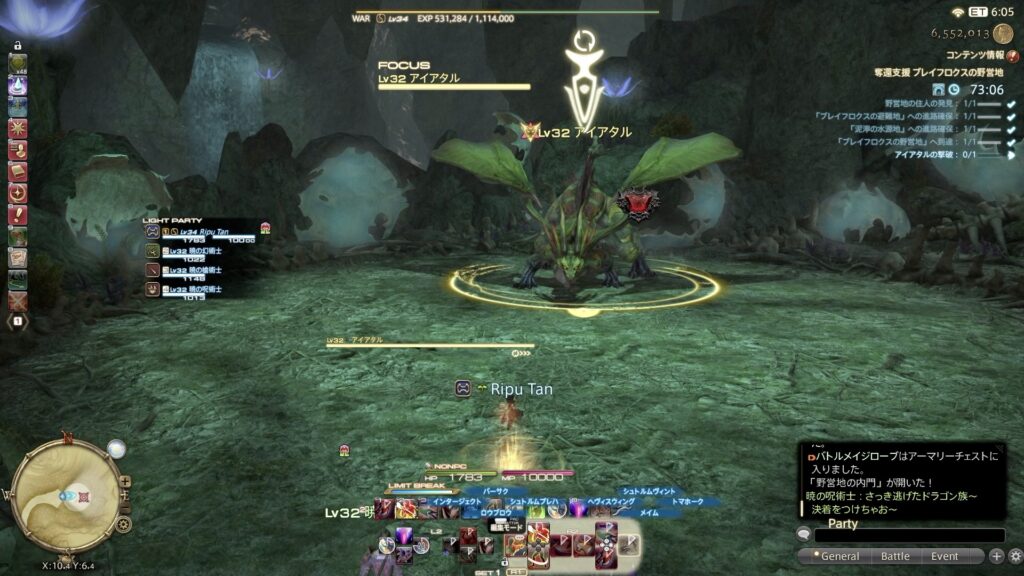The width and height of the screenshot is (1024, 576).
Task: Open the chat log settings gear
Action: [1015, 556]
